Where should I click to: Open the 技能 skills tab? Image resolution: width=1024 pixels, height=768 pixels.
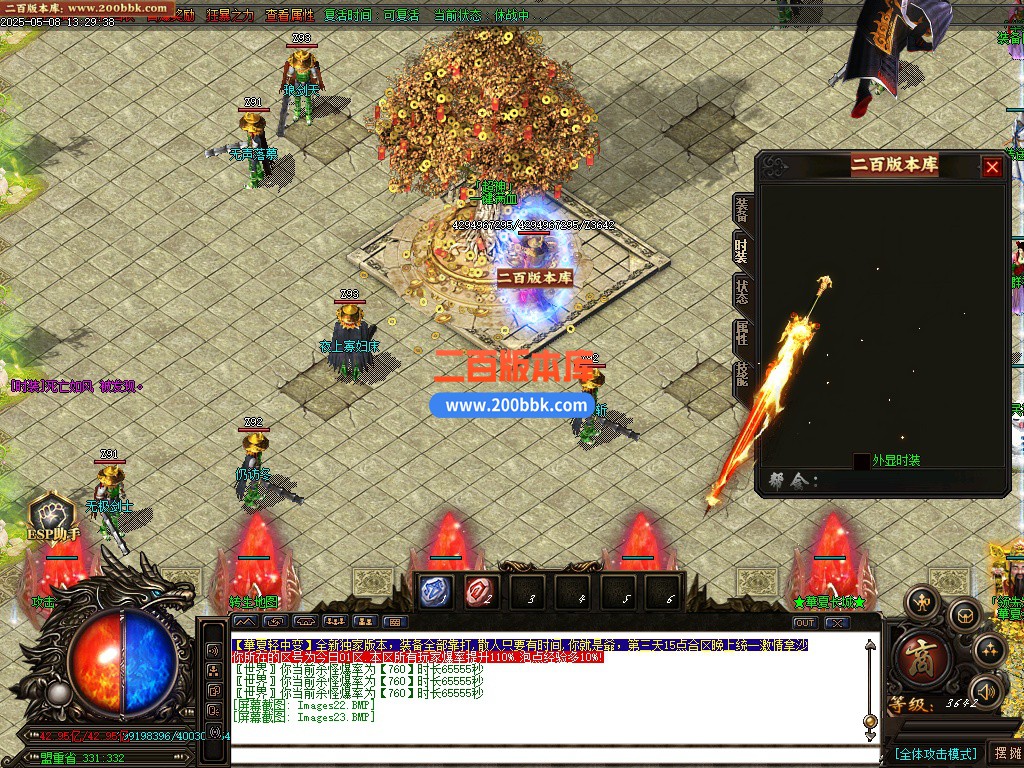(x=742, y=376)
